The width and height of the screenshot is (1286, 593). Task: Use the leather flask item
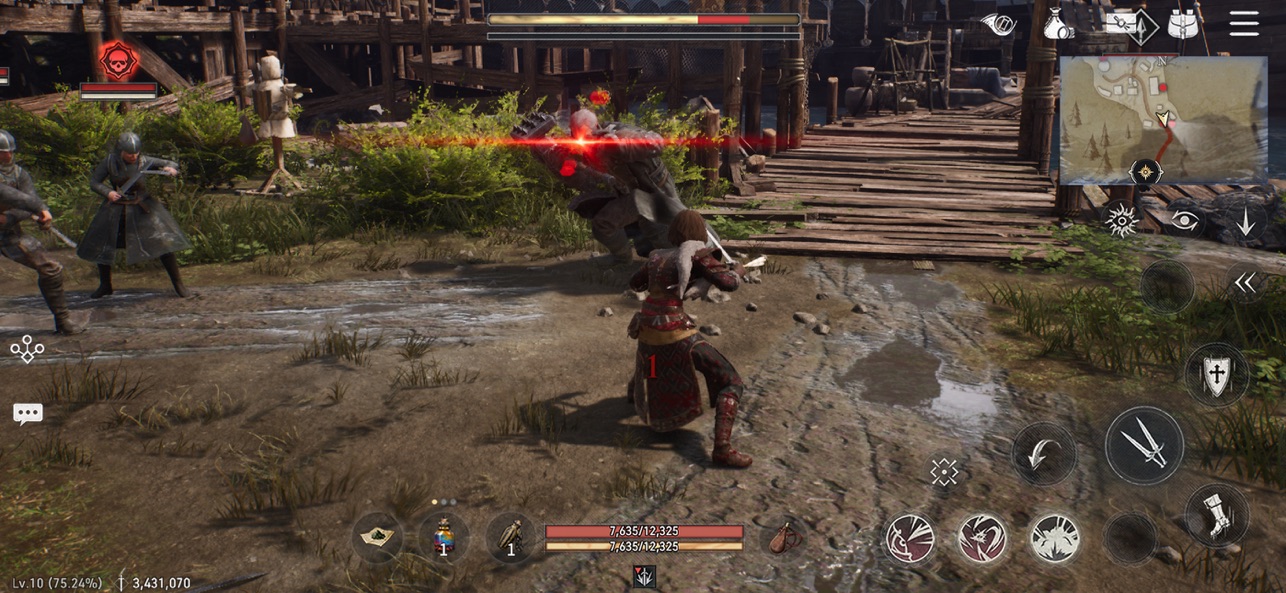[782, 538]
